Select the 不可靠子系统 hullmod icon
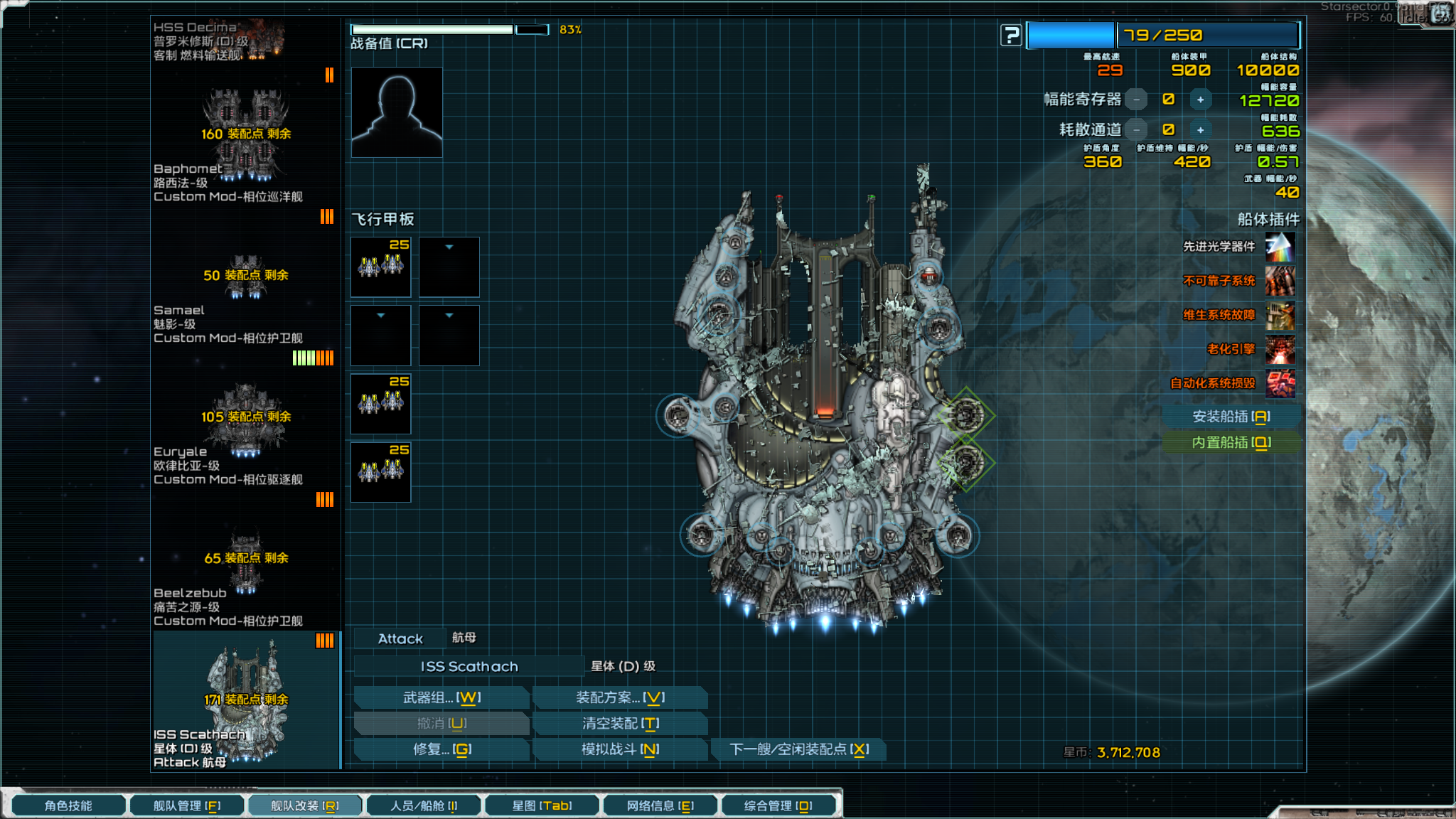The width and height of the screenshot is (1456, 819). pos(1279,282)
